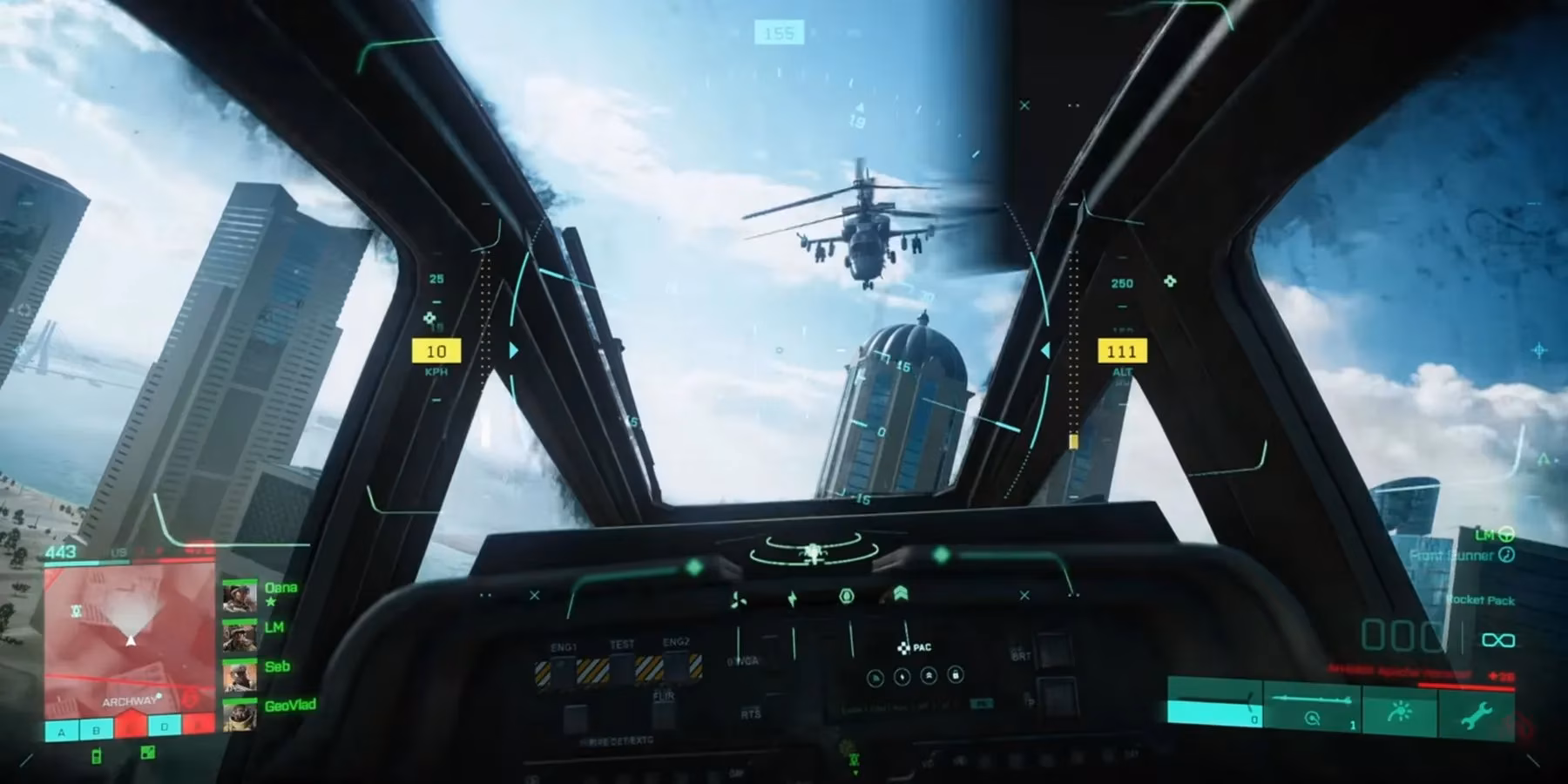Select the flare countermeasure icon
This screenshot has height=784, width=1568.
1401,711
